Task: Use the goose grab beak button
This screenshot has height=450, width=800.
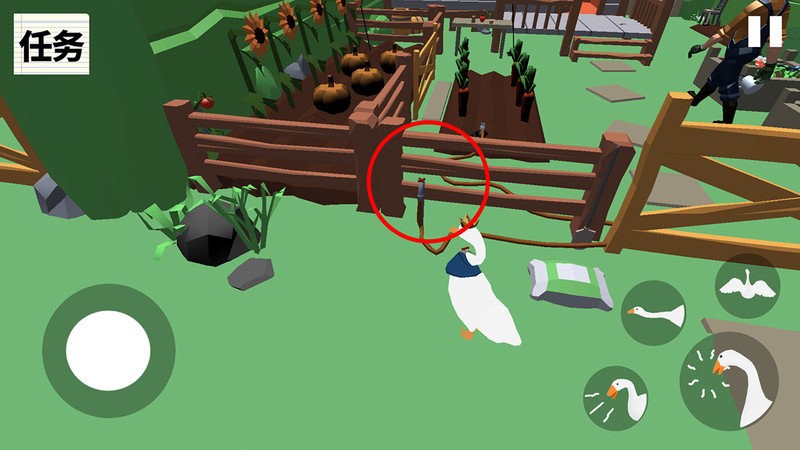Action: [x=615, y=398]
